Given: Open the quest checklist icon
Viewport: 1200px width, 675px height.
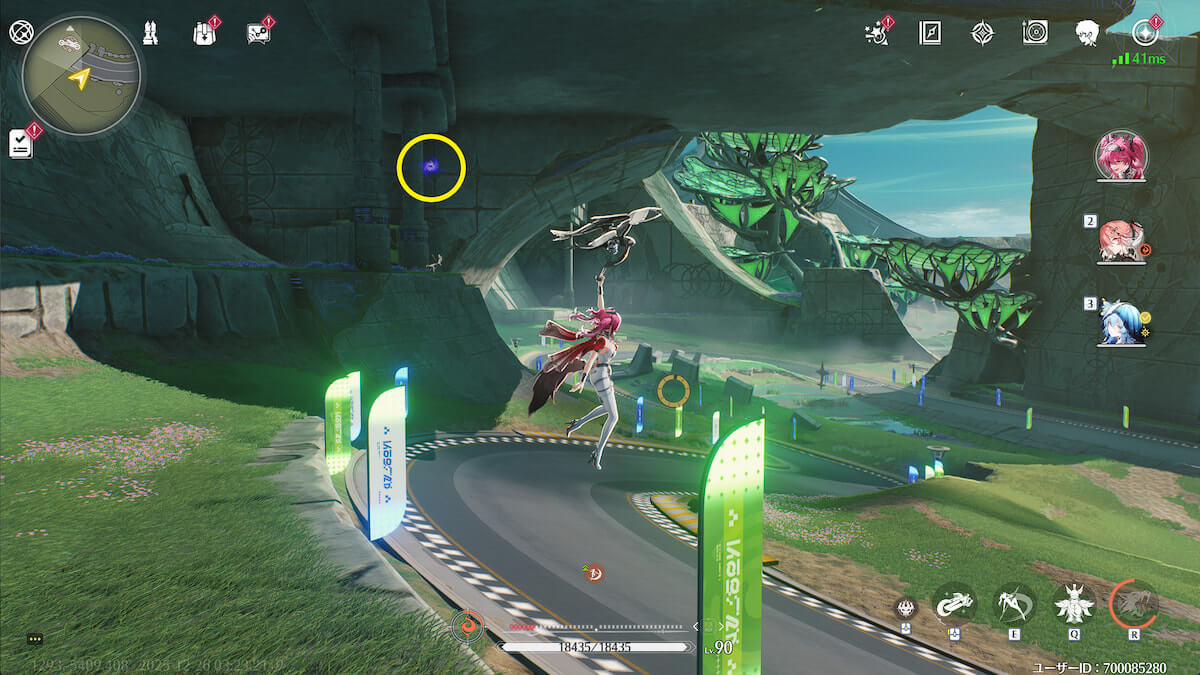Looking at the screenshot, I should (x=21, y=143).
